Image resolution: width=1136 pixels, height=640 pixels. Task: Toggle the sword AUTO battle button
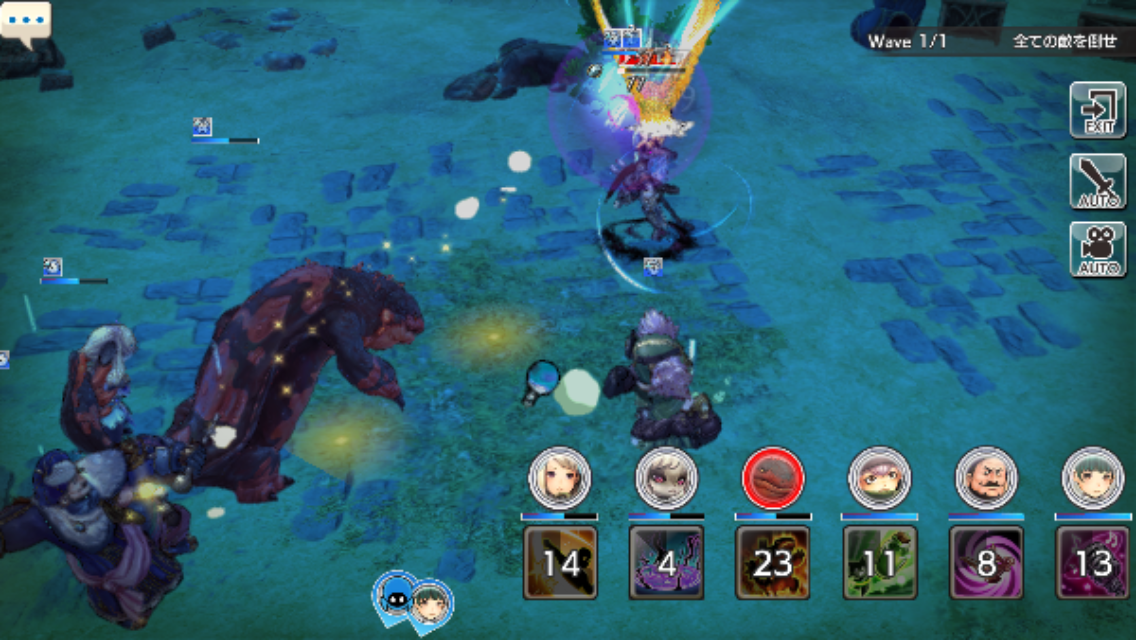(x=1097, y=181)
